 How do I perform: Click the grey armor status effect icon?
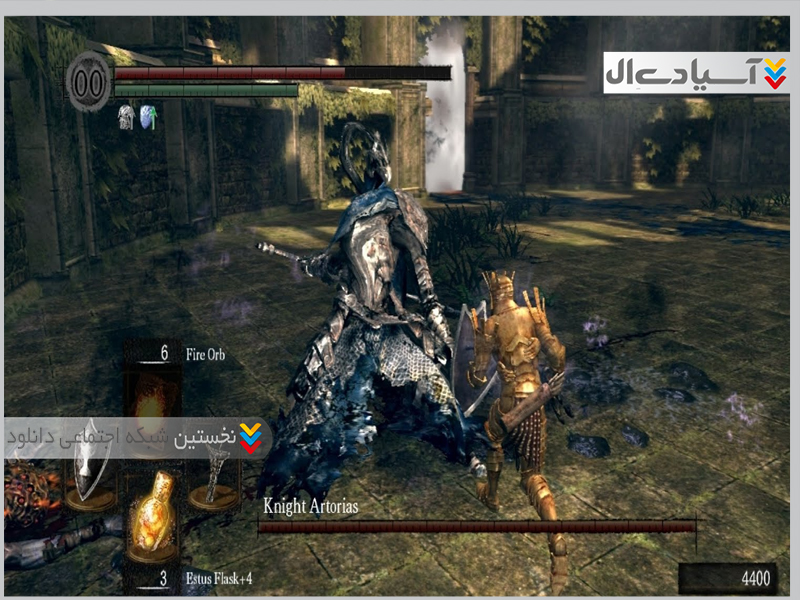click(x=126, y=117)
